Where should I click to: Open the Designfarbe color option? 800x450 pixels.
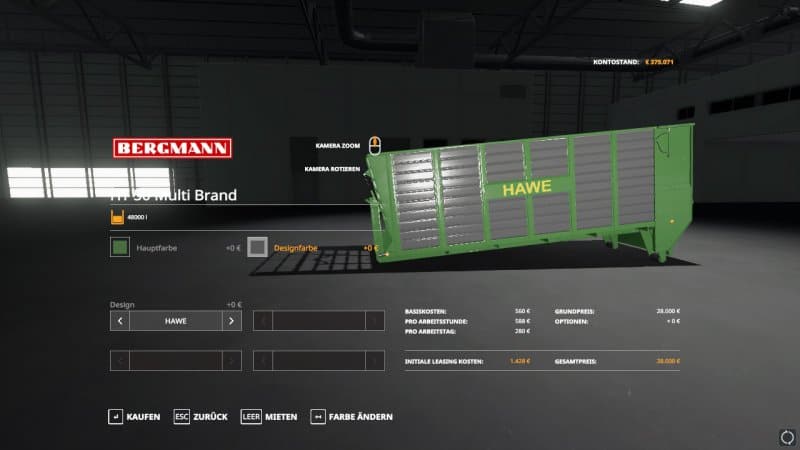pyautogui.click(x=258, y=247)
